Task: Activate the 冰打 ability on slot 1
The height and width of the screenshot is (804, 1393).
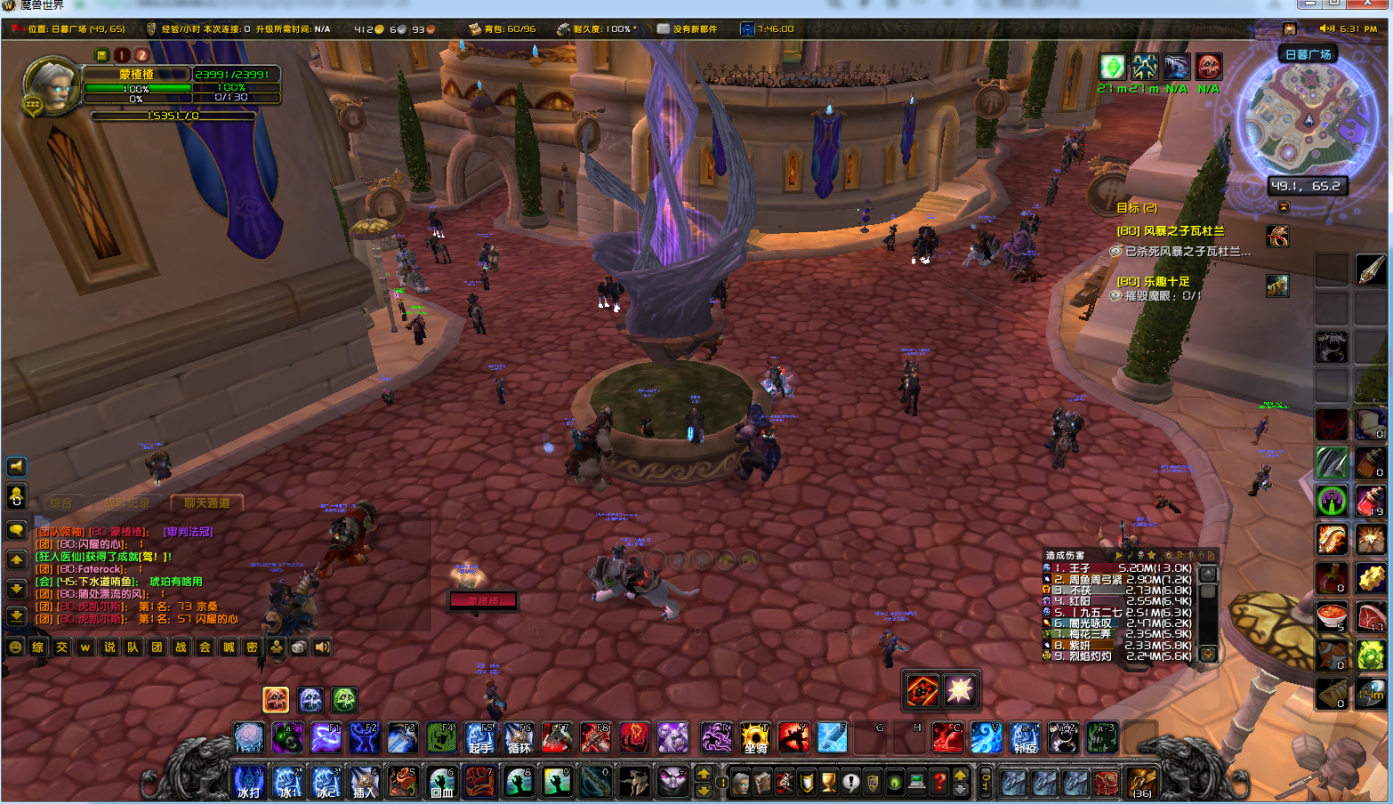Action: [x=249, y=781]
